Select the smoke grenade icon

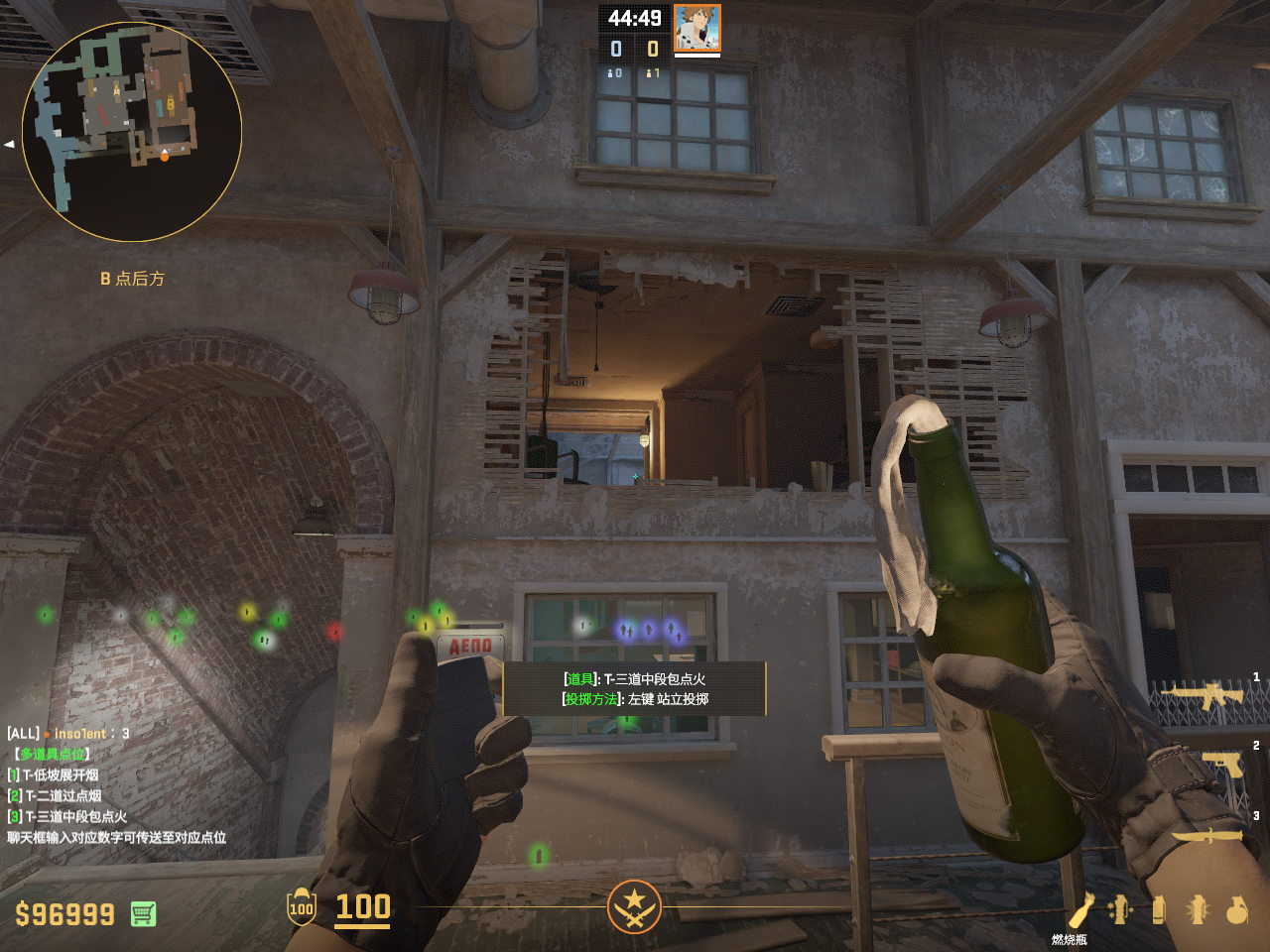(1158, 909)
